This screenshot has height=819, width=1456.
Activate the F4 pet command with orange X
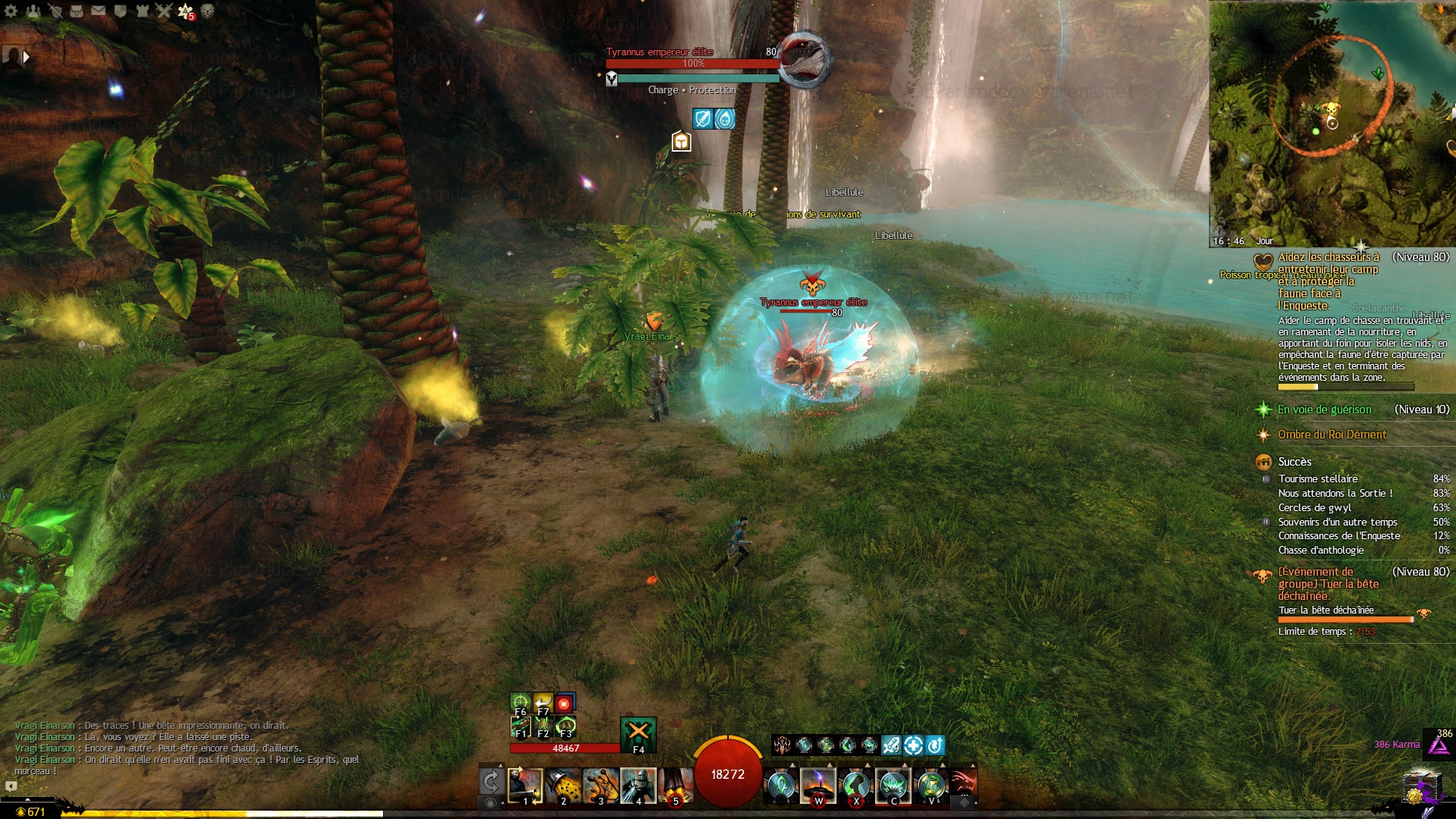(639, 733)
